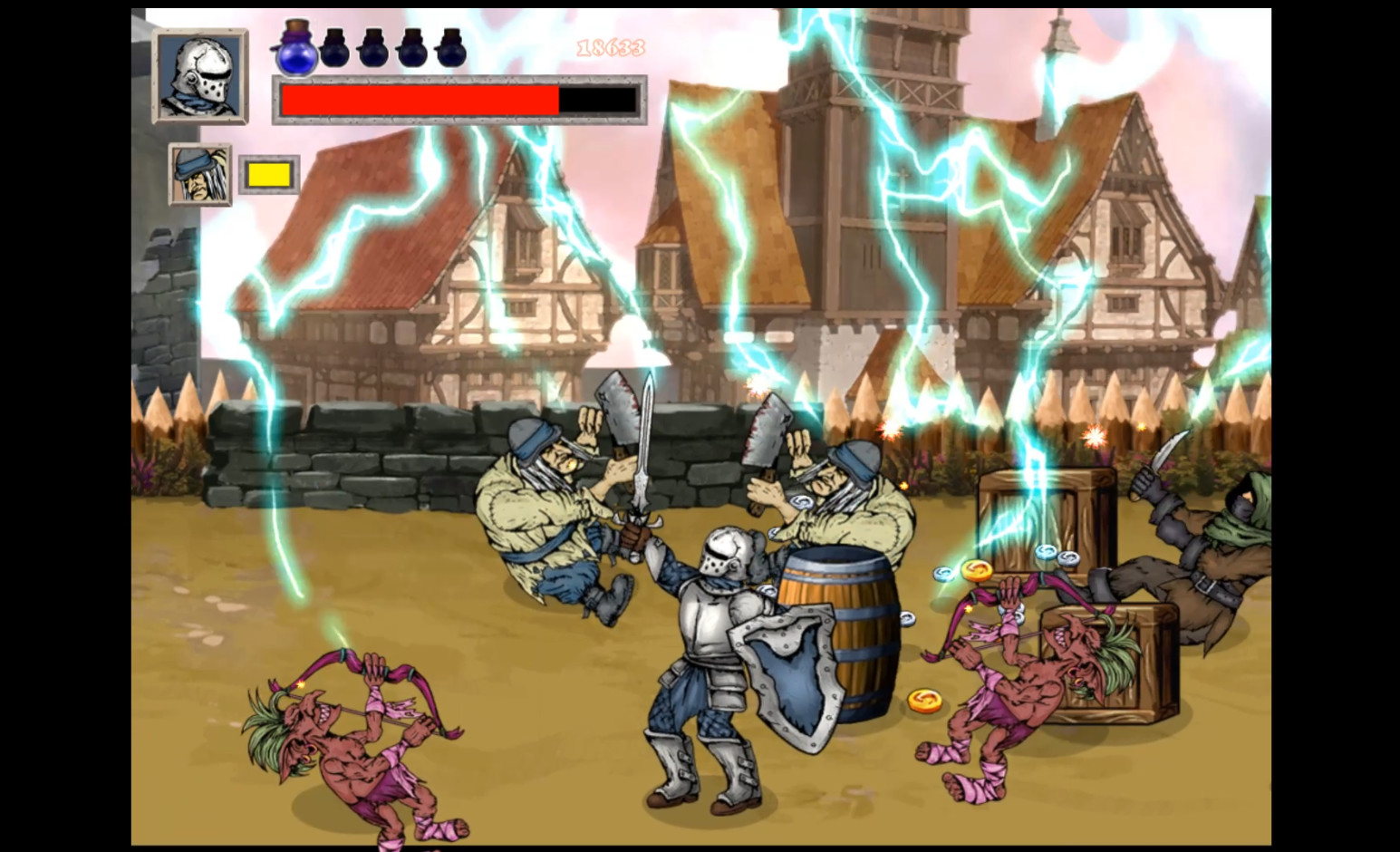Screen dimensions: 1400x852
Task: Click the gold coin on the ground bottom right
Action: click(x=927, y=700)
